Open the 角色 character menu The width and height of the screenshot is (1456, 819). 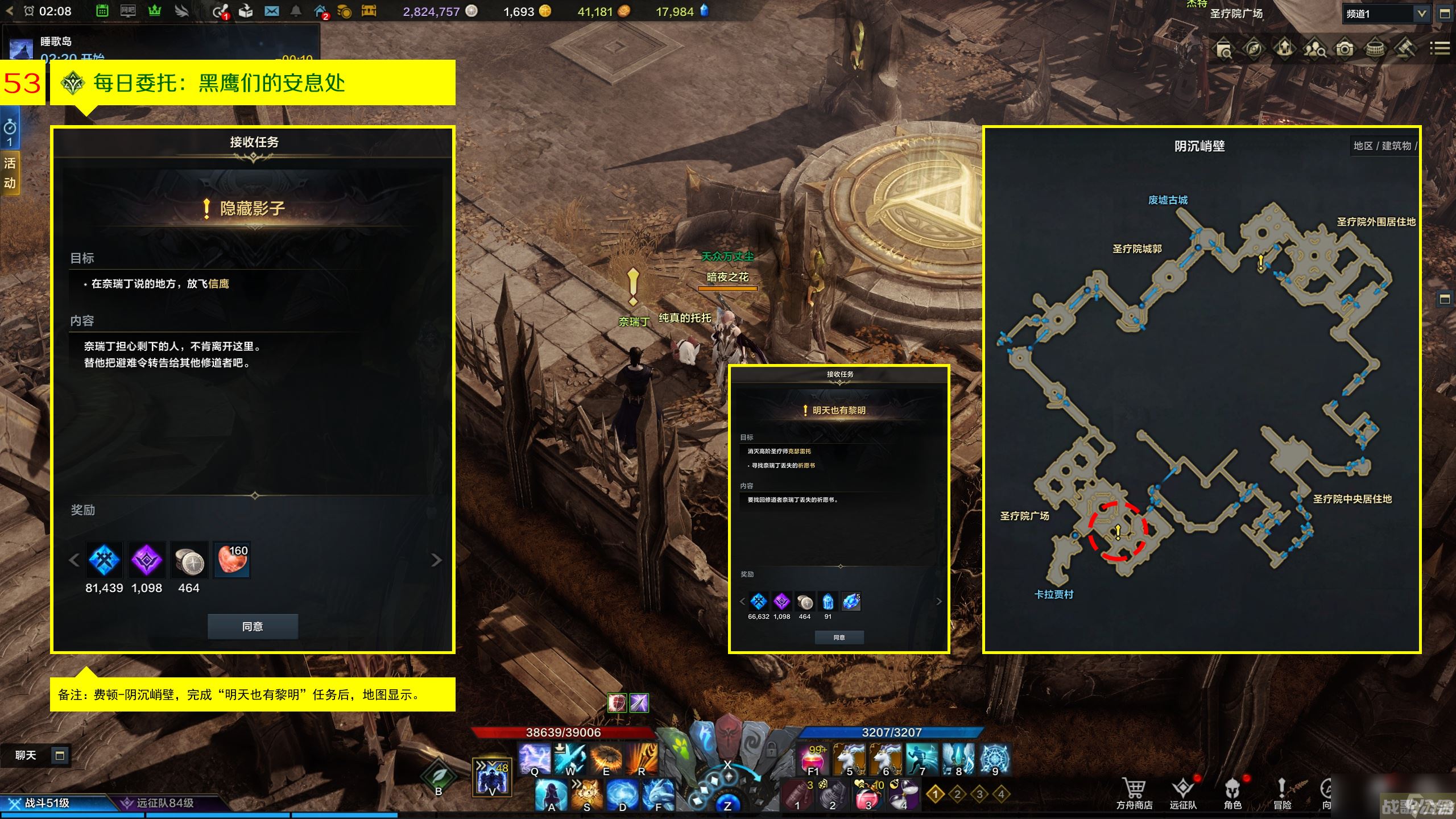pyautogui.click(x=1232, y=792)
